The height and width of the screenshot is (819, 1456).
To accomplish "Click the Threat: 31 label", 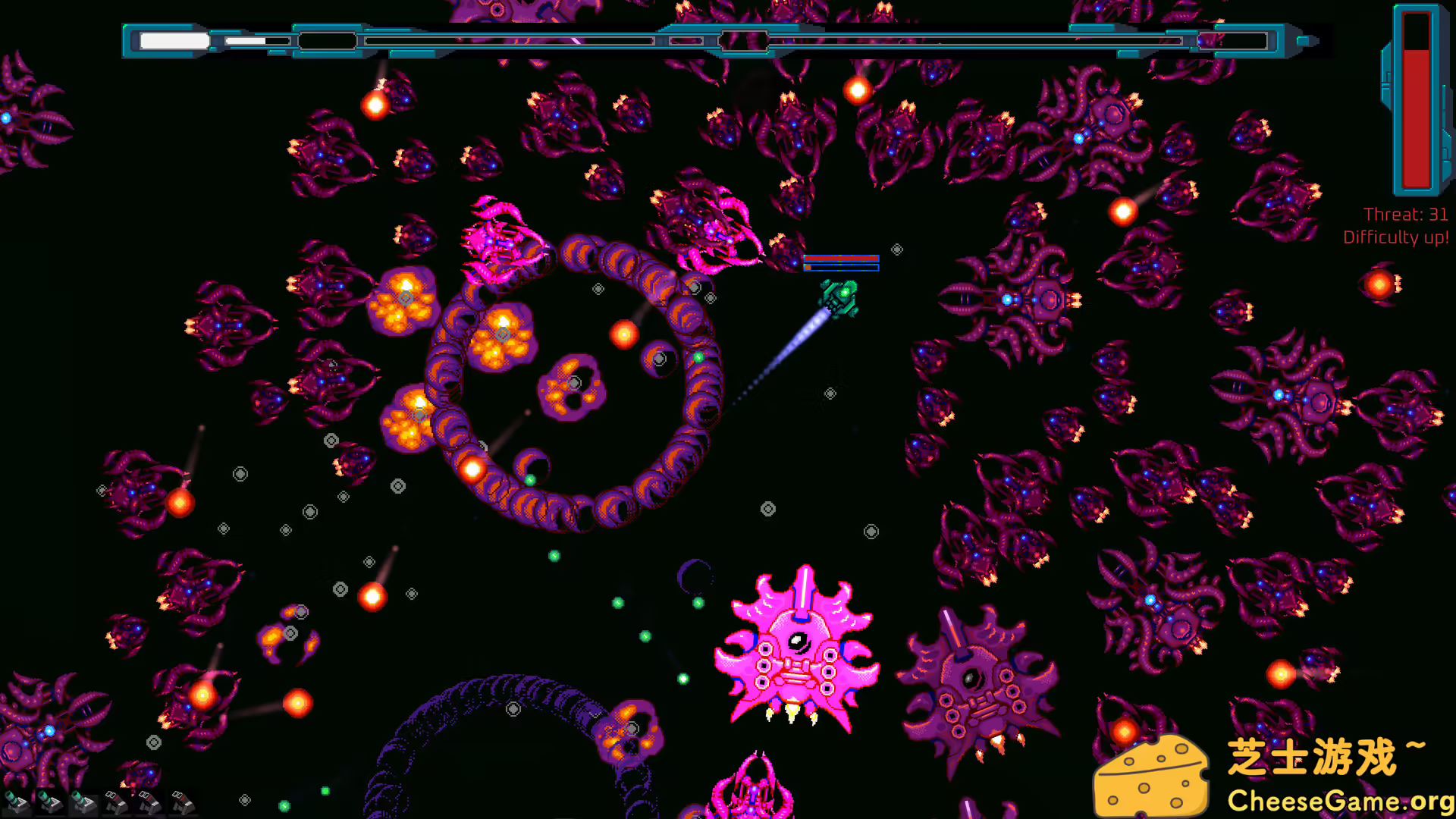I will pyautogui.click(x=1403, y=214).
